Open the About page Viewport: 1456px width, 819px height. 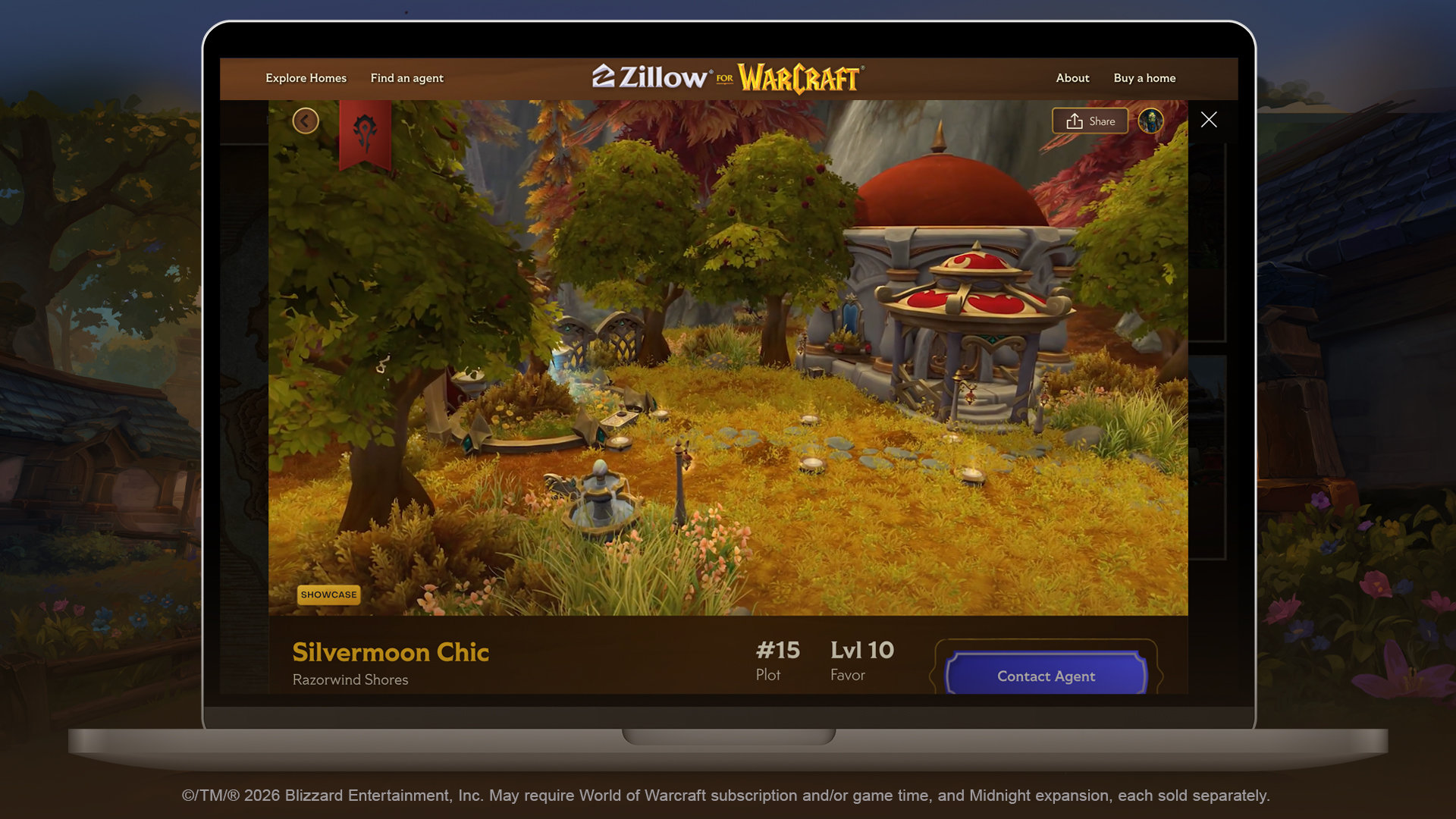tap(1072, 78)
